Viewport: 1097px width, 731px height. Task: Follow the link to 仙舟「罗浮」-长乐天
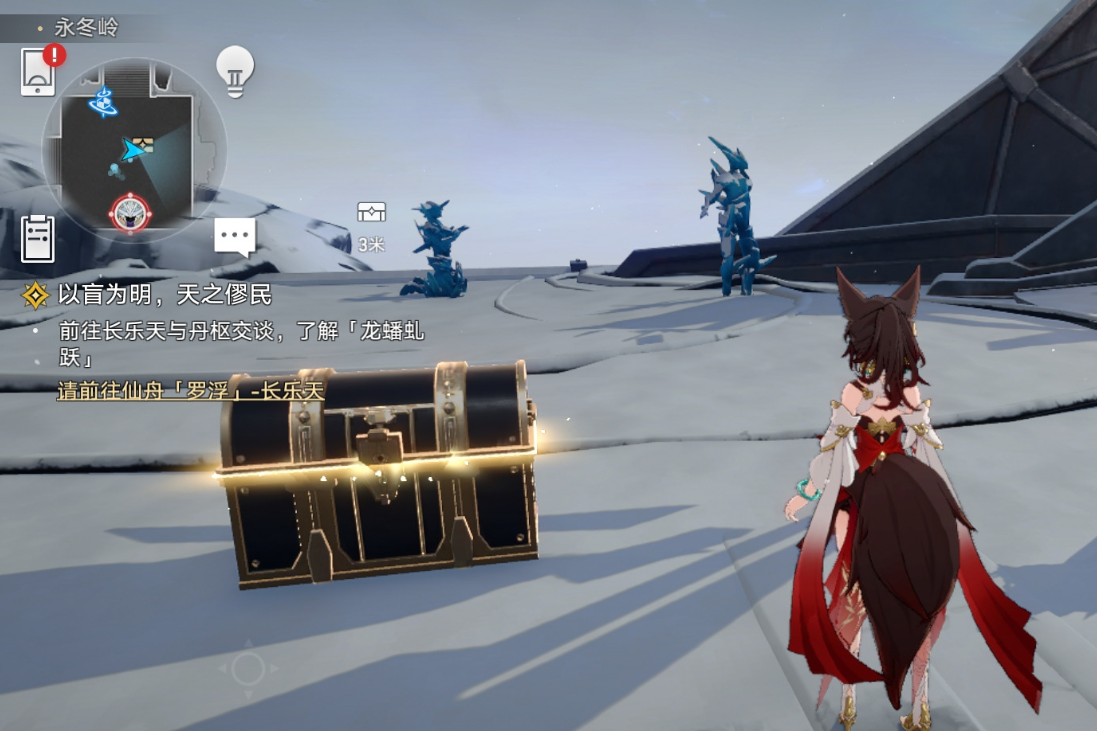pyautogui.click(x=190, y=391)
